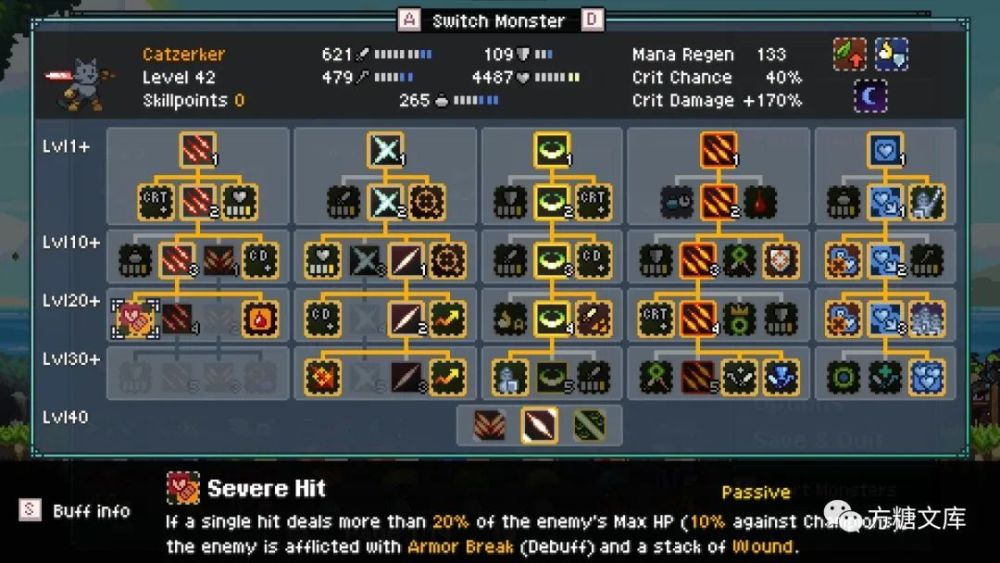Image resolution: width=1000 pixels, height=563 pixels.
Task: Select the level 1 blue heart skill
Action: click(885, 149)
